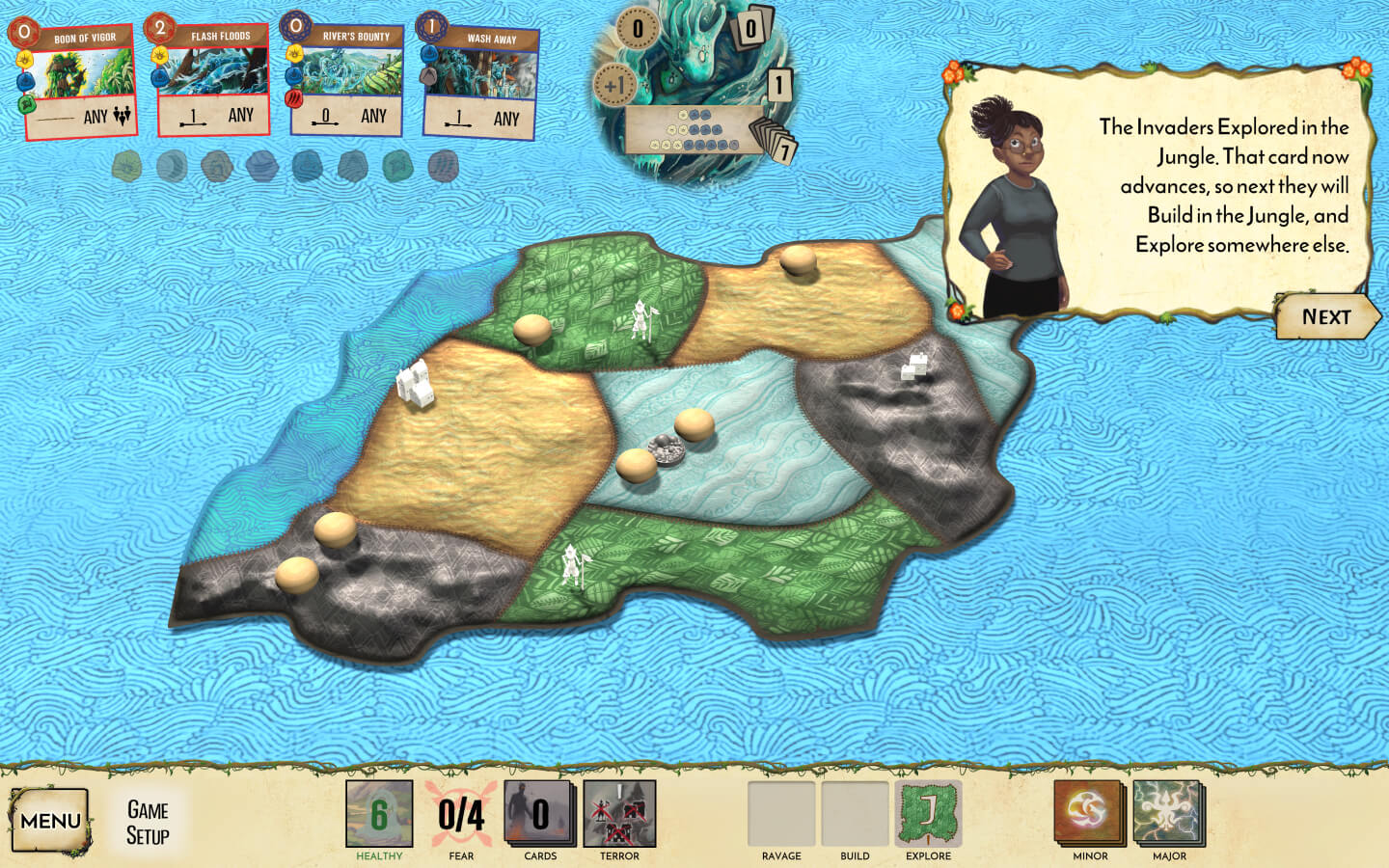Viewport: 1389px width, 868px height.
Task: View the Fear pool counter
Action: pos(460,815)
